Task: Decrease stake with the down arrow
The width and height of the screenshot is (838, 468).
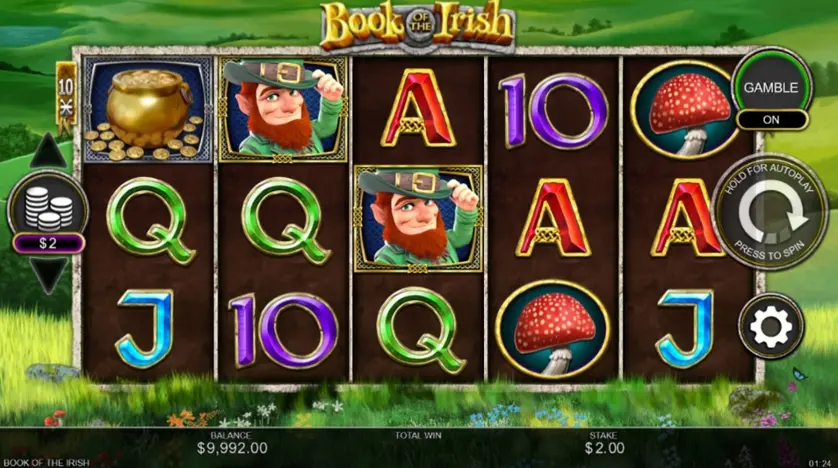Action: [x=47, y=273]
